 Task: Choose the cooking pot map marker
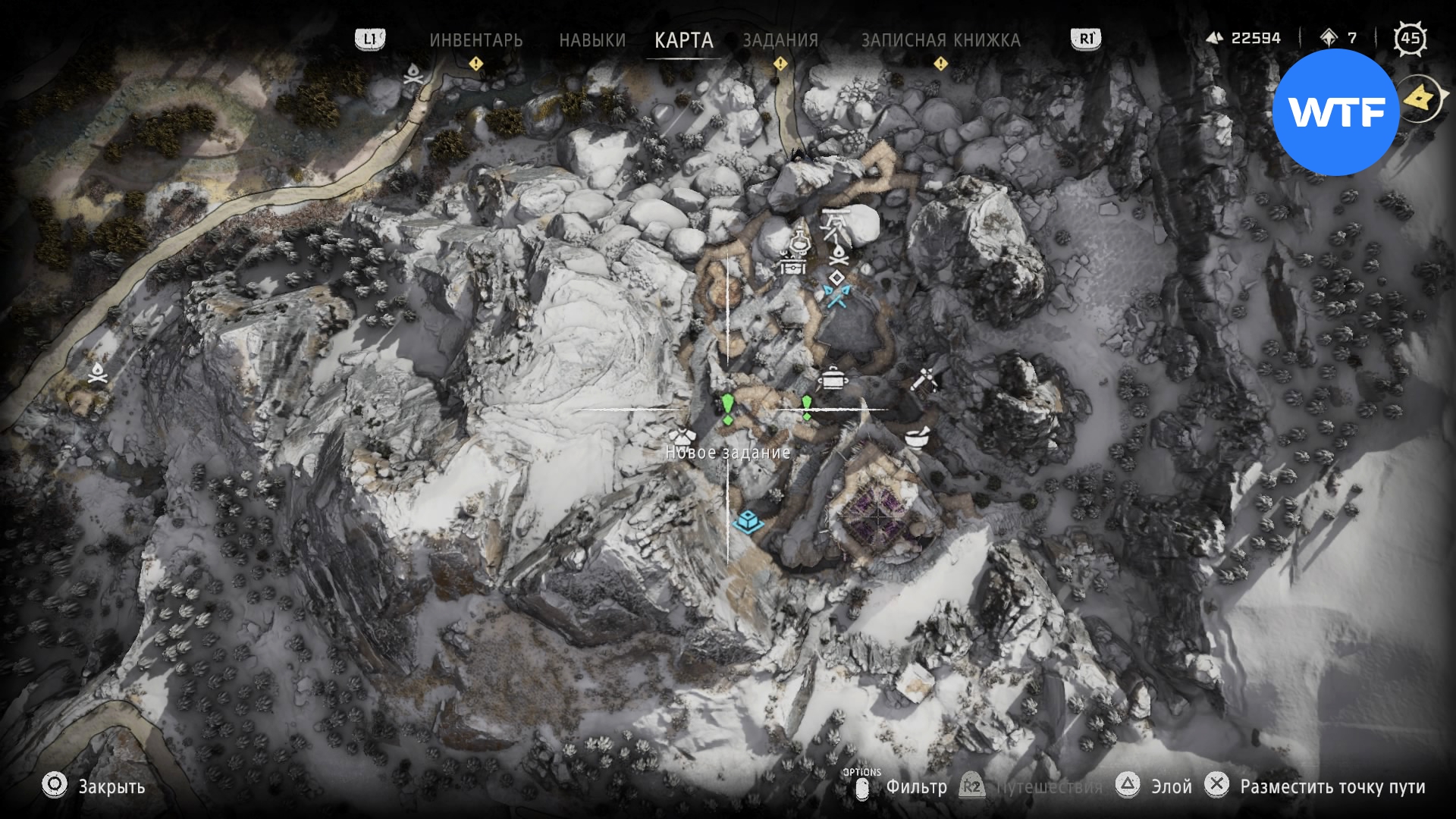click(833, 377)
